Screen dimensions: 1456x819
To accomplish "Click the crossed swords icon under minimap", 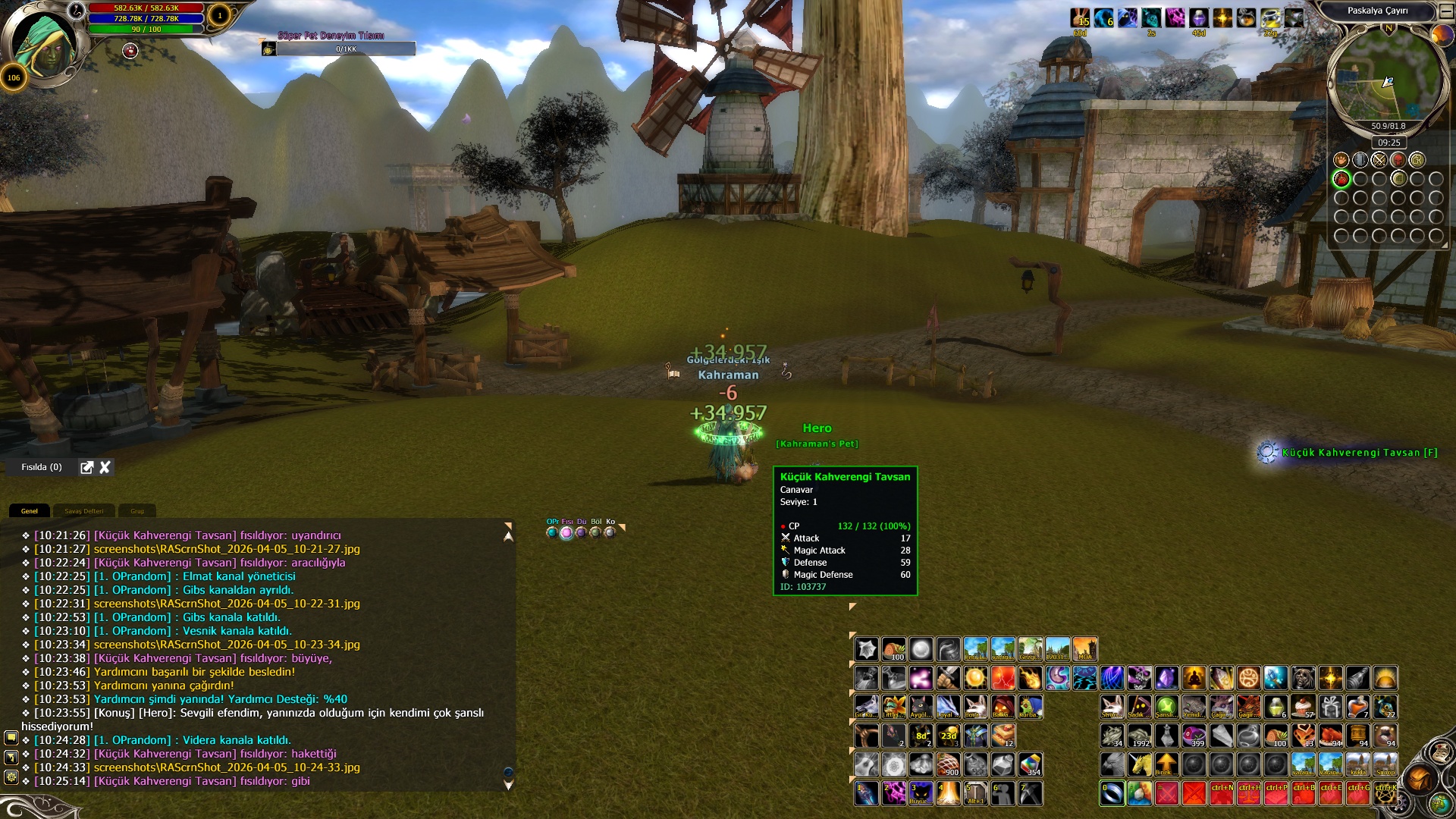I will [x=1379, y=160].
